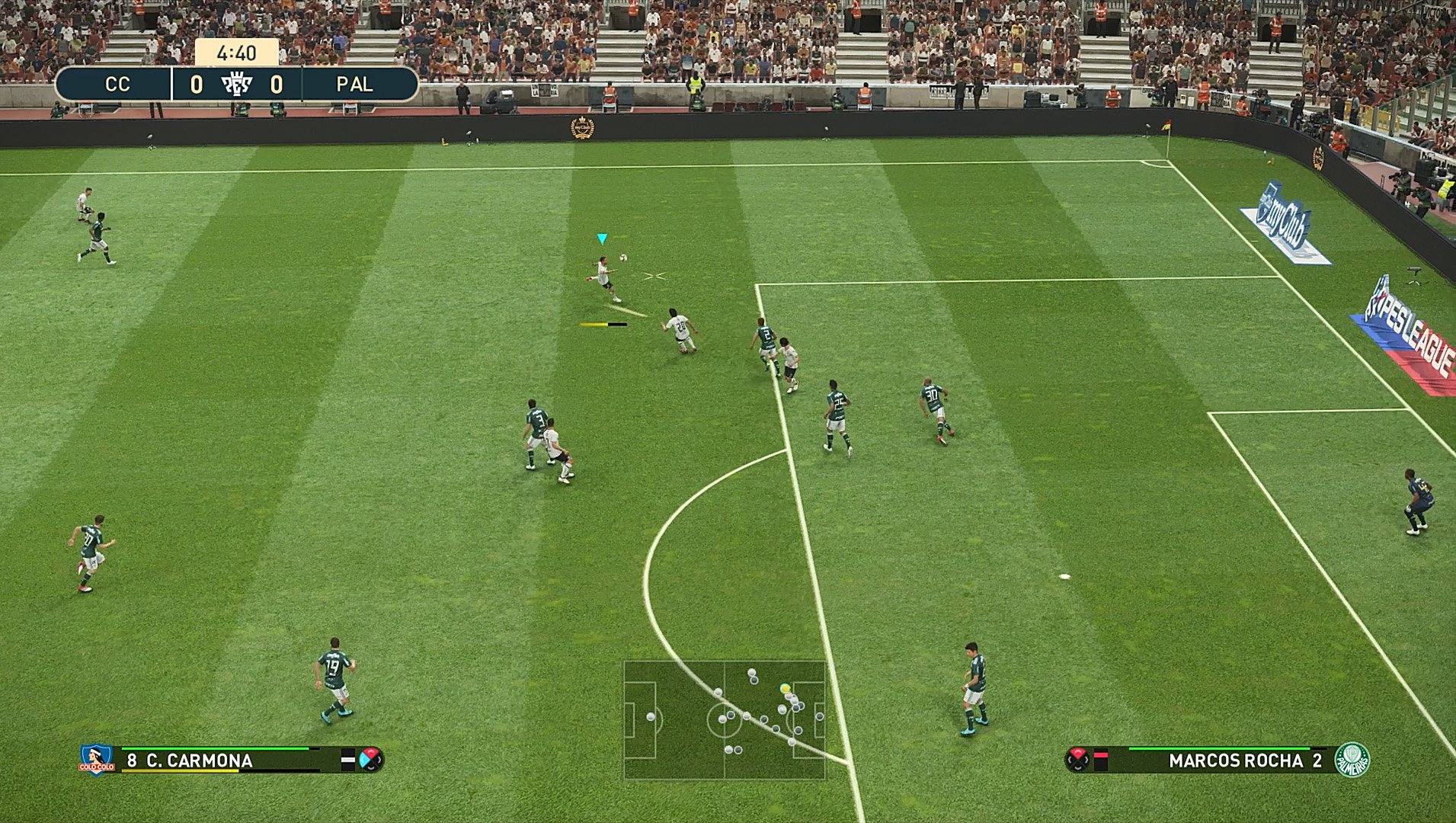Screen dimensions: 1456x823
Task: Click the controller port indicator beside Carmona's plate
Action: coord(348,761)
